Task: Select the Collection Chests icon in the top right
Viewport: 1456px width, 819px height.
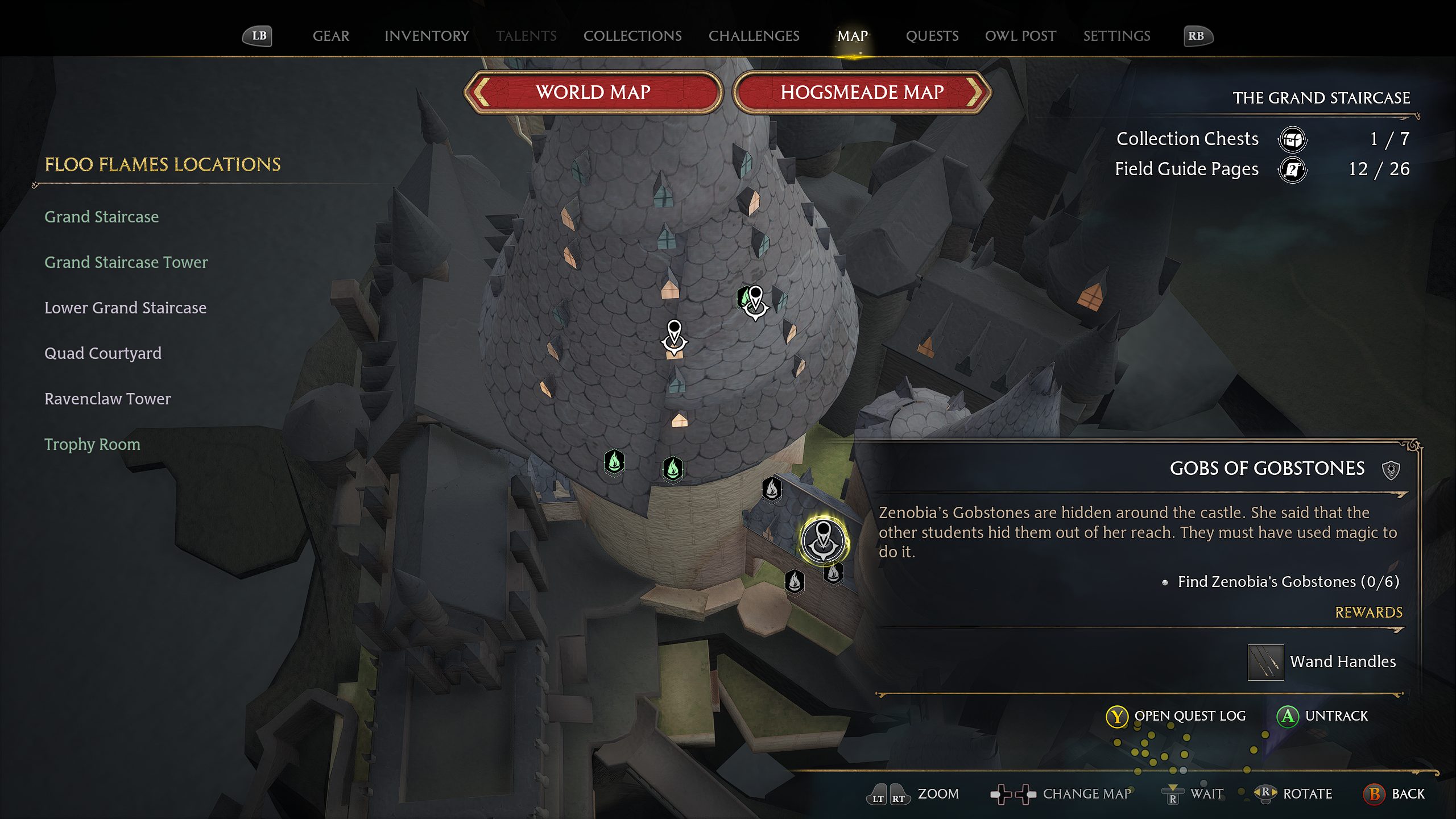Action: (1293, 139)
